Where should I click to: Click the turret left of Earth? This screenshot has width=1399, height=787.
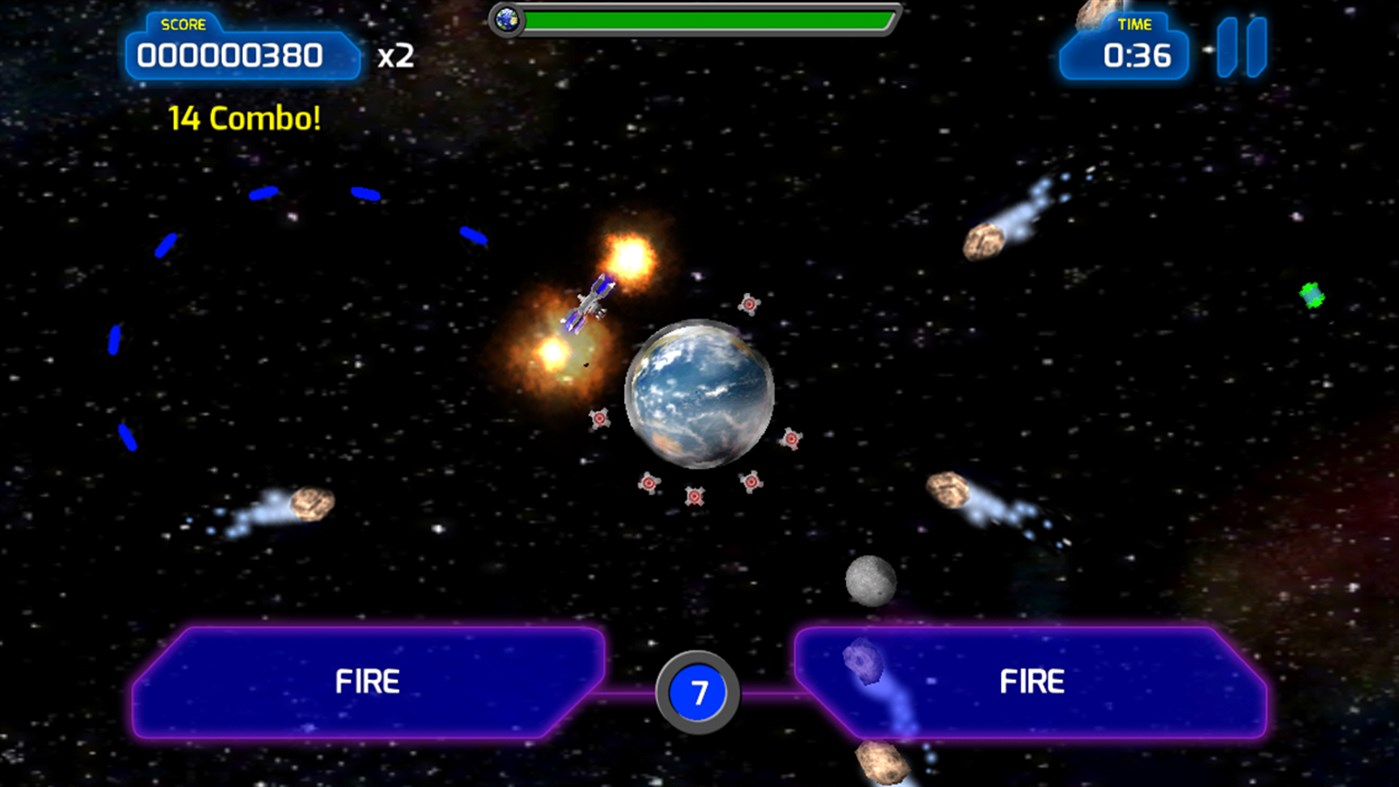[598, 417]
